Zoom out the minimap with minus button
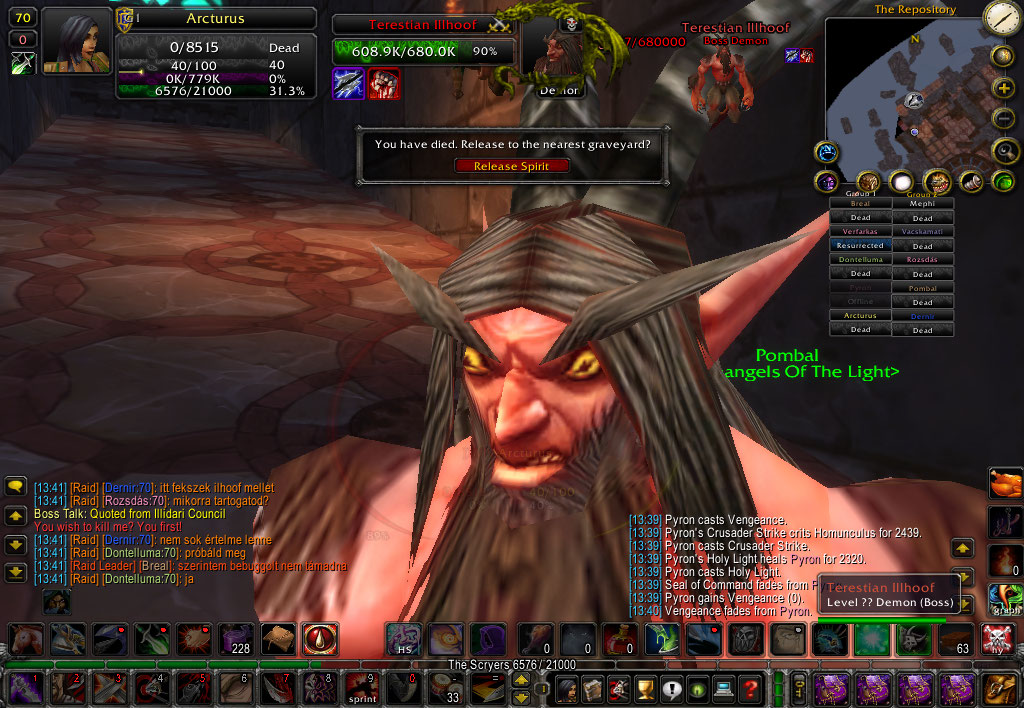Screen dimensions: 1024x708 [1003, 119]
